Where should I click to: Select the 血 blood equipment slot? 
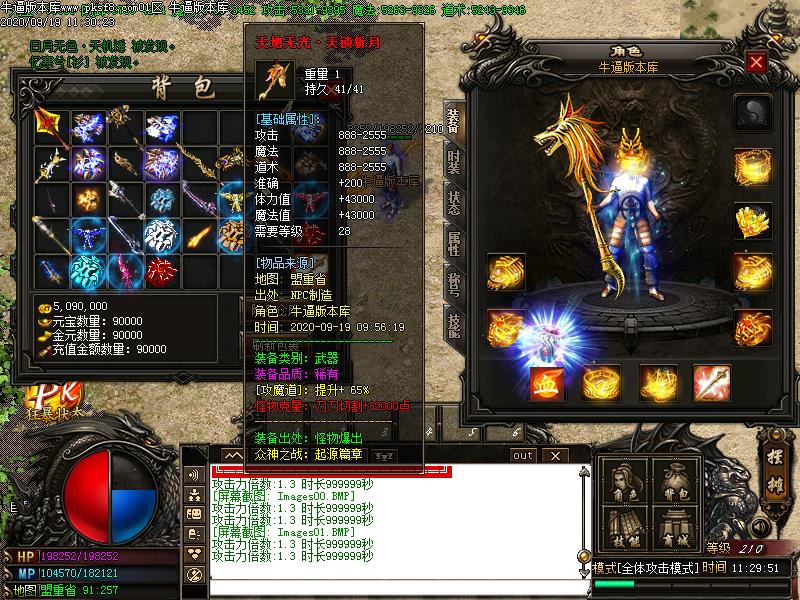click(547, 383)
